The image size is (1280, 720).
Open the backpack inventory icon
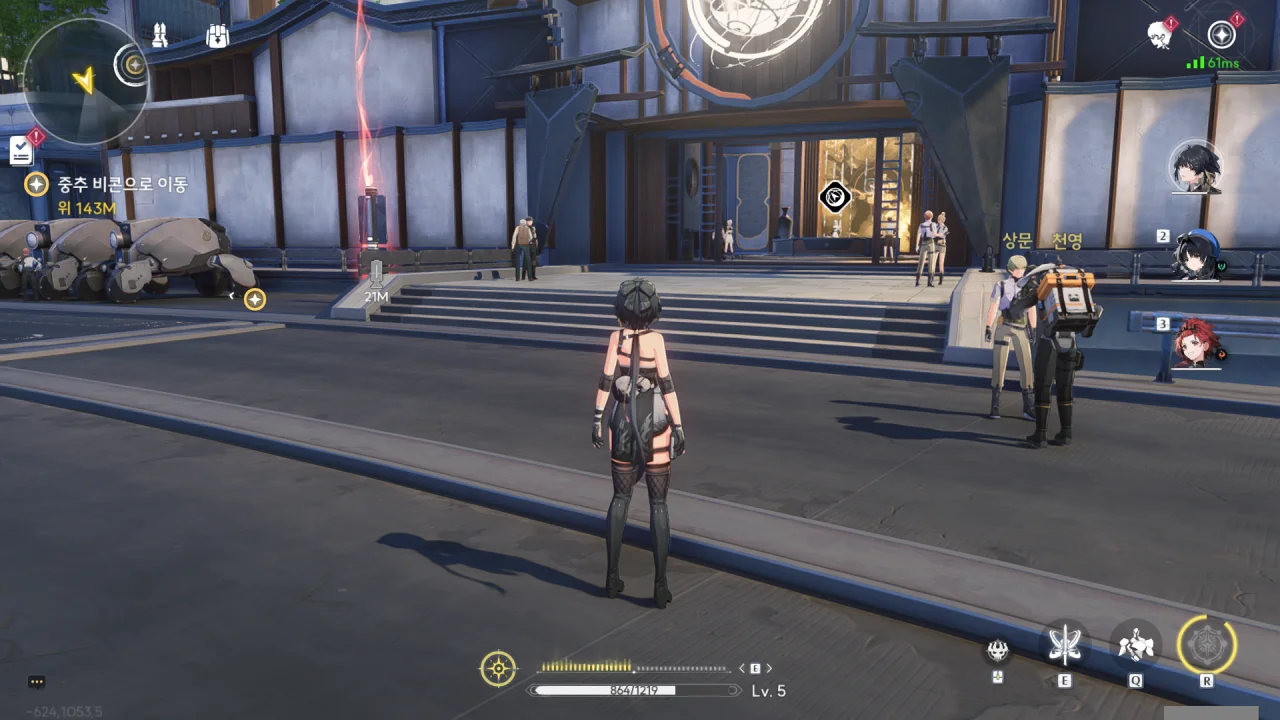point(217,36)
